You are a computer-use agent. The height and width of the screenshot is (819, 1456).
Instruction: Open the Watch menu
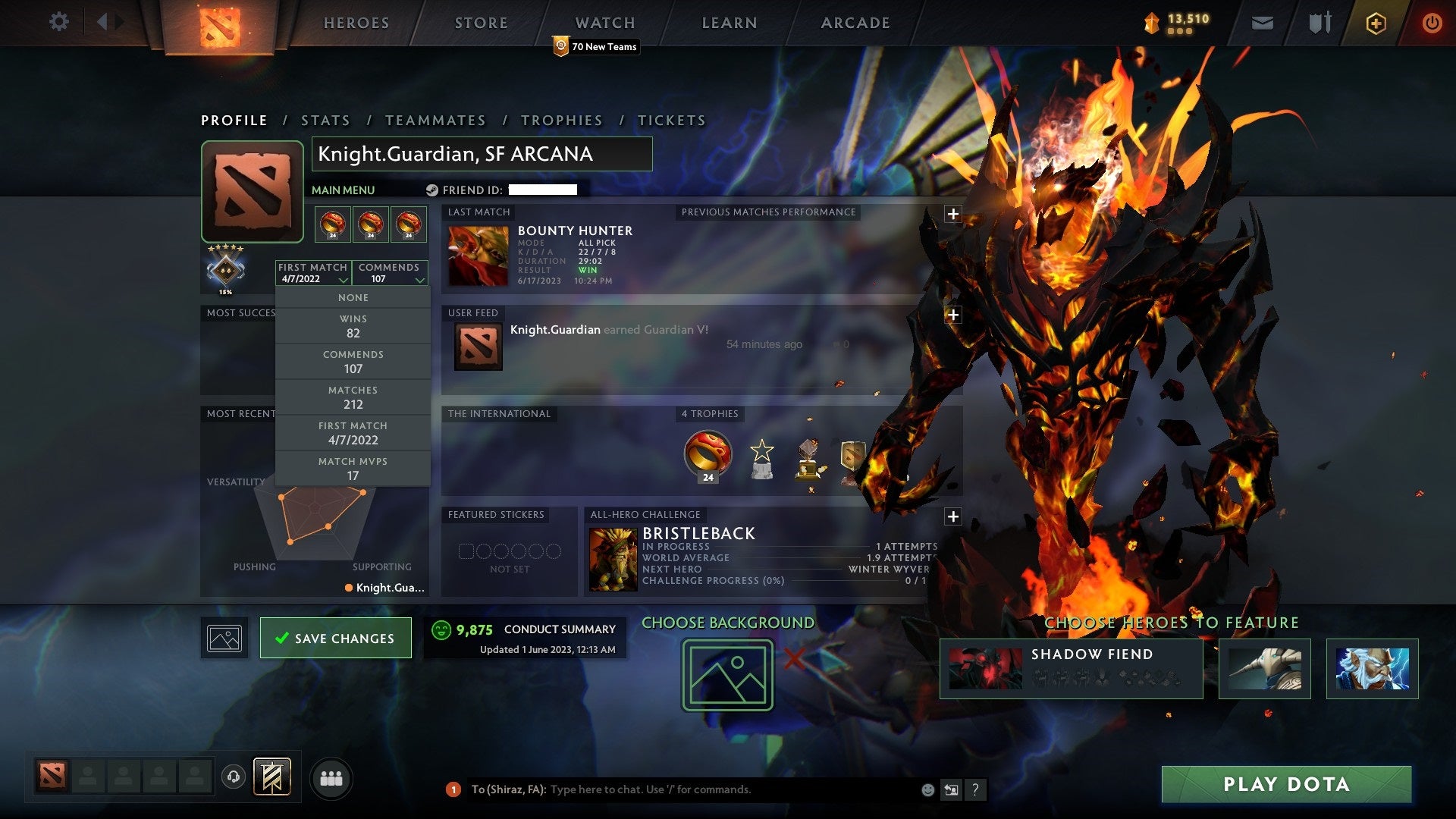point(605,23)
